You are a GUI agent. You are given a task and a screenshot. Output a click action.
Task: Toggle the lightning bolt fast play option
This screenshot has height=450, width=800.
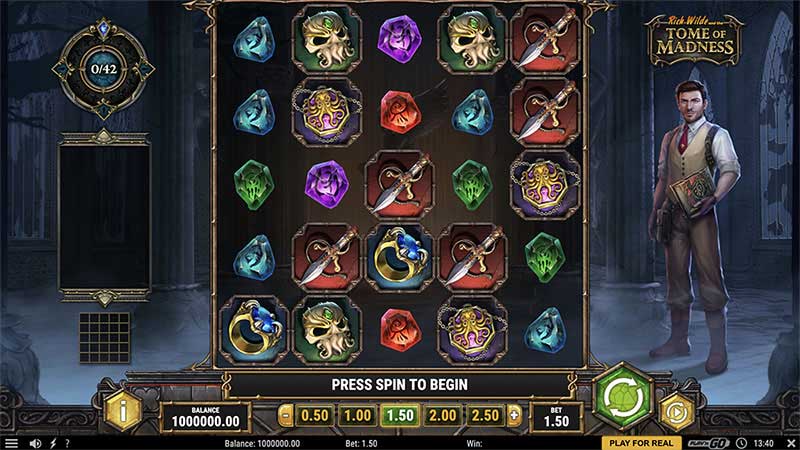(53, 442)
